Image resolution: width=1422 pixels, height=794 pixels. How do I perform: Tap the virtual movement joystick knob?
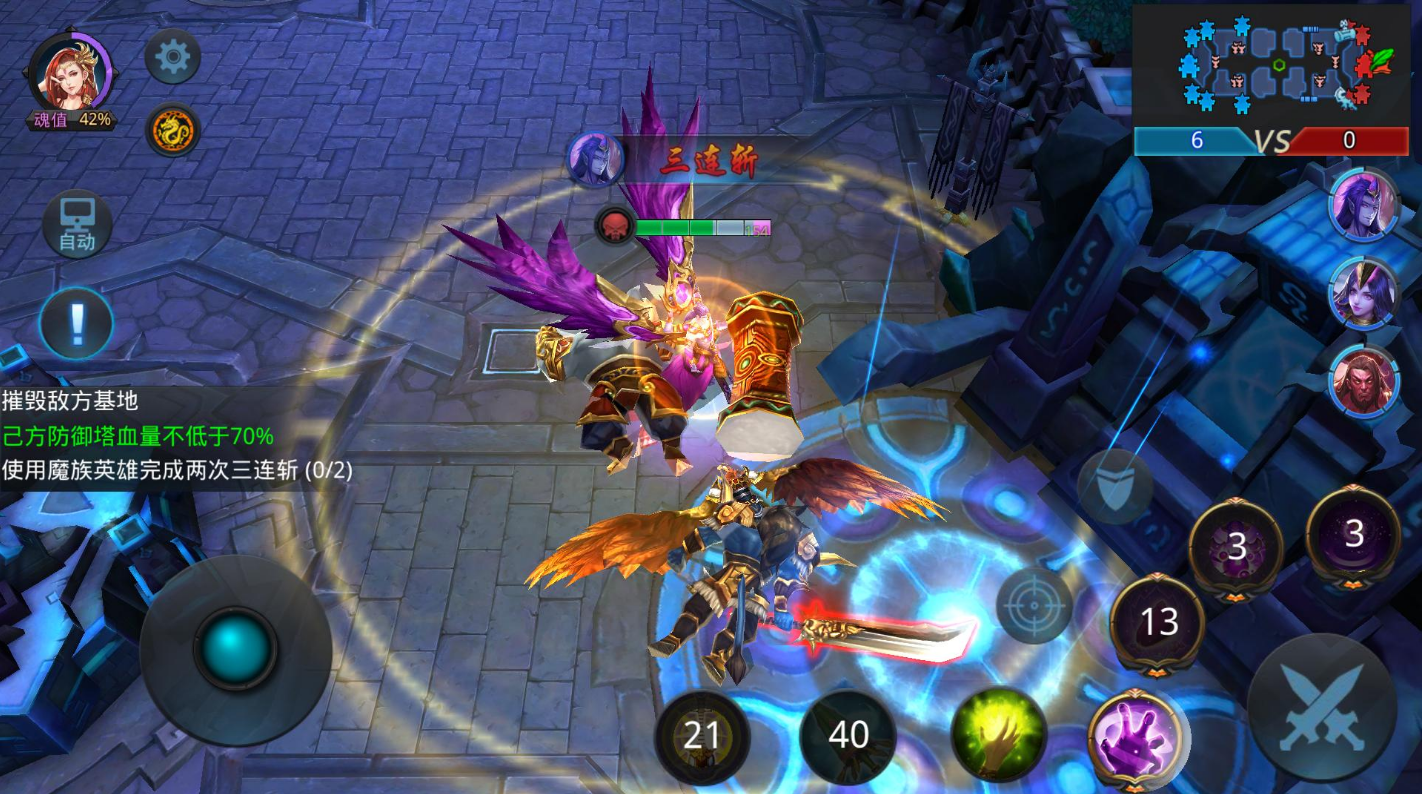click(x=236, y=648)
